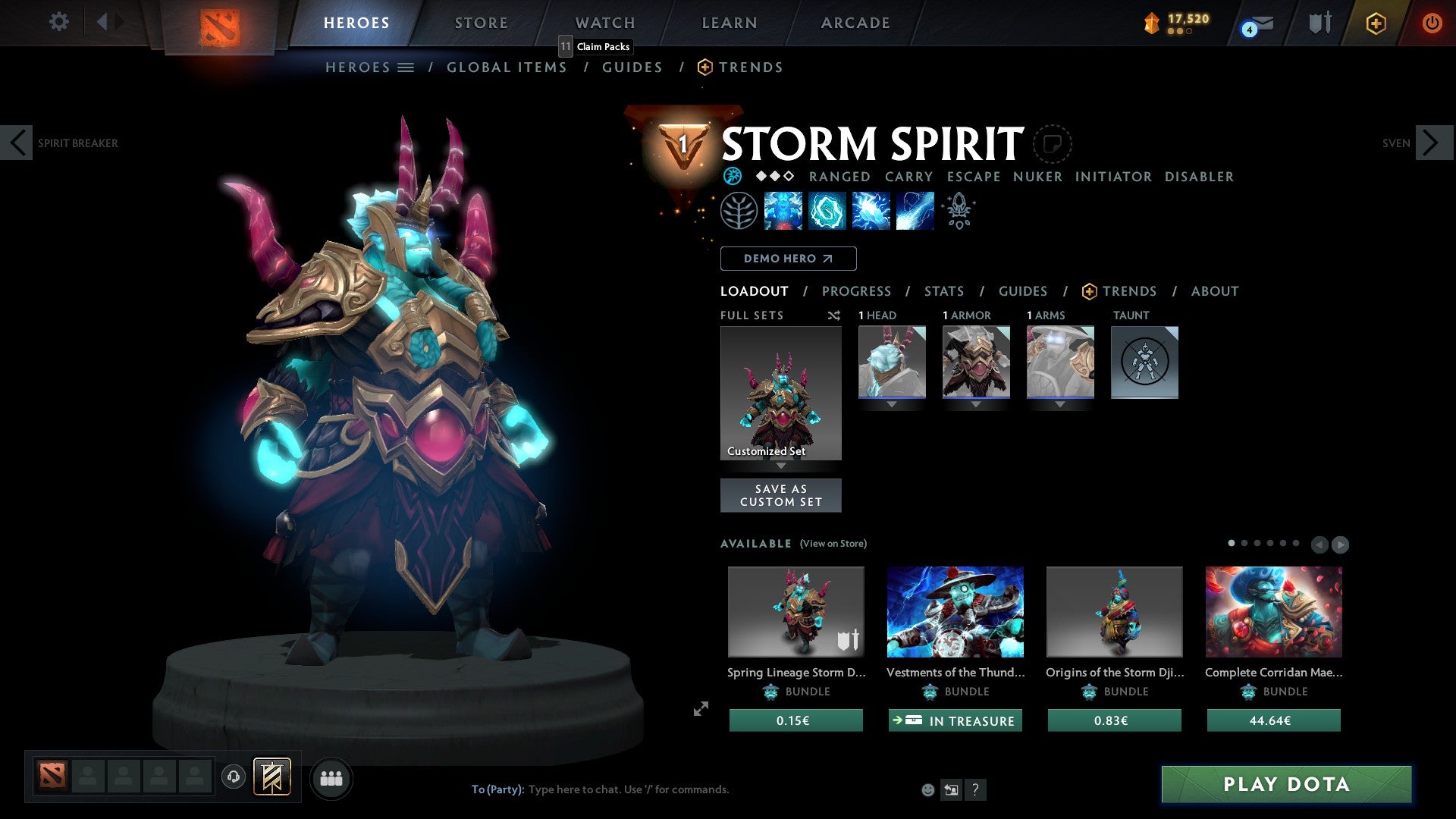Click the power button icon in the corner

(x=1432, y=23)
